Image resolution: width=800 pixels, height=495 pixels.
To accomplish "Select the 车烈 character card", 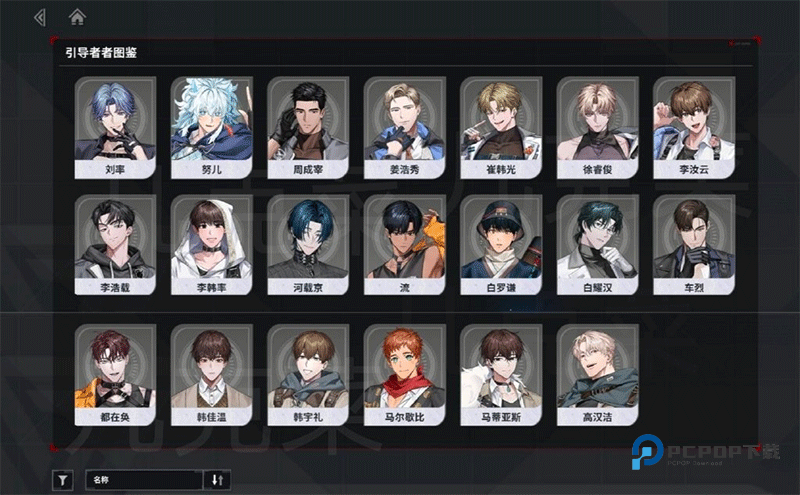I will tap(694, 245).
